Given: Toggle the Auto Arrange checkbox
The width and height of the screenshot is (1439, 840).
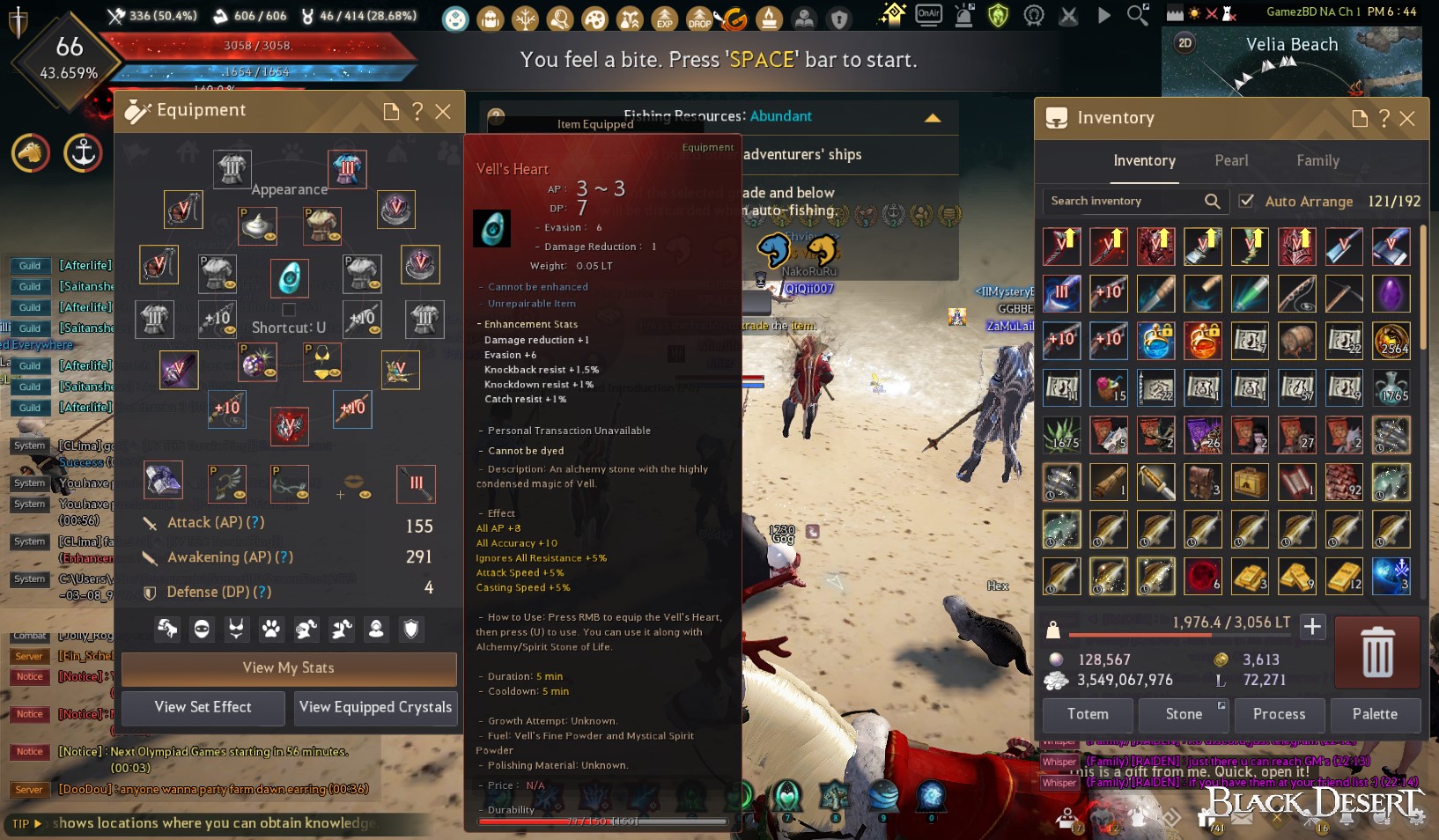Looking at the screenshot, I should [1246, 201].
